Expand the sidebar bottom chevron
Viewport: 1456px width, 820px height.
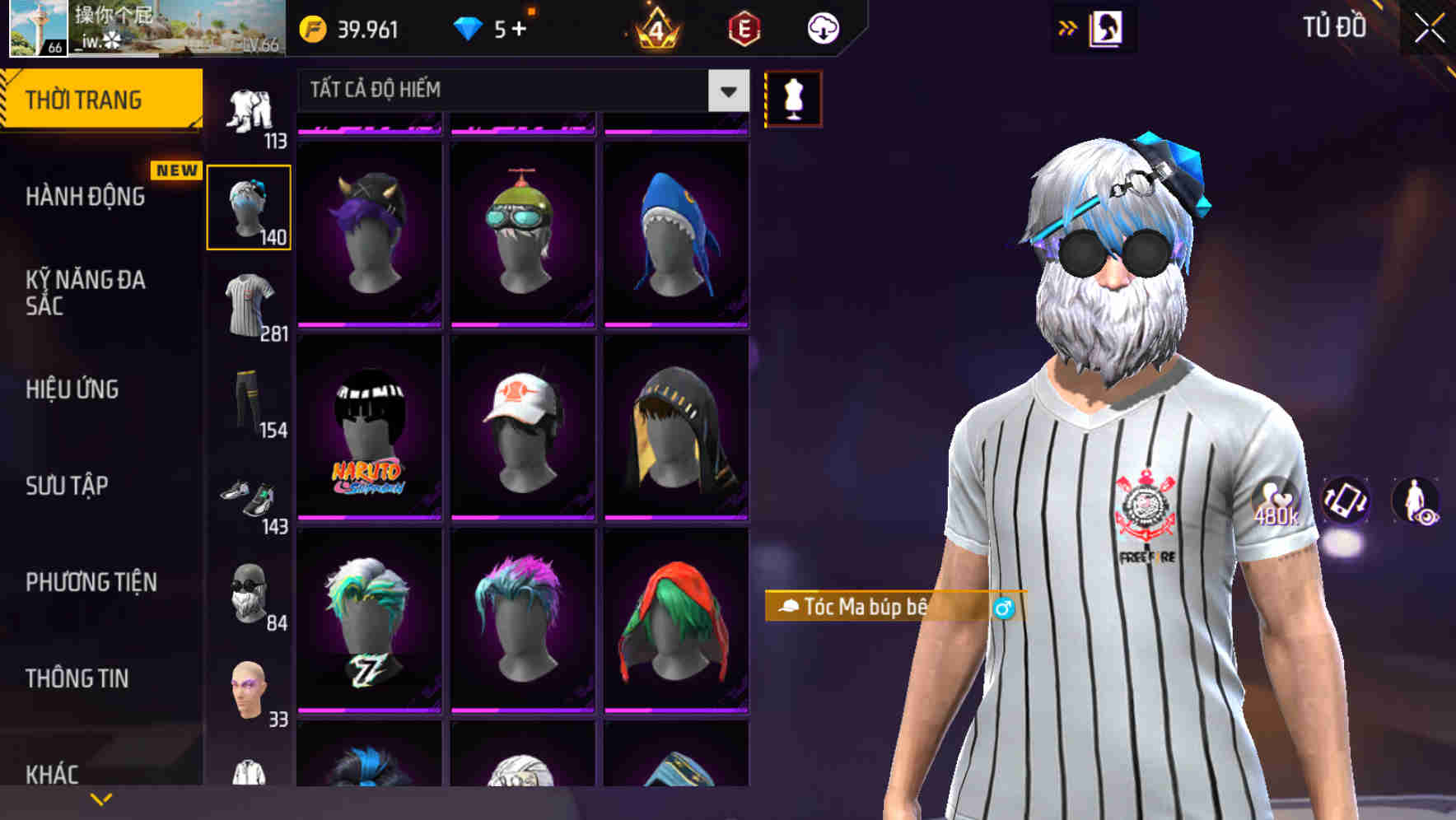[x=100, y=798]
